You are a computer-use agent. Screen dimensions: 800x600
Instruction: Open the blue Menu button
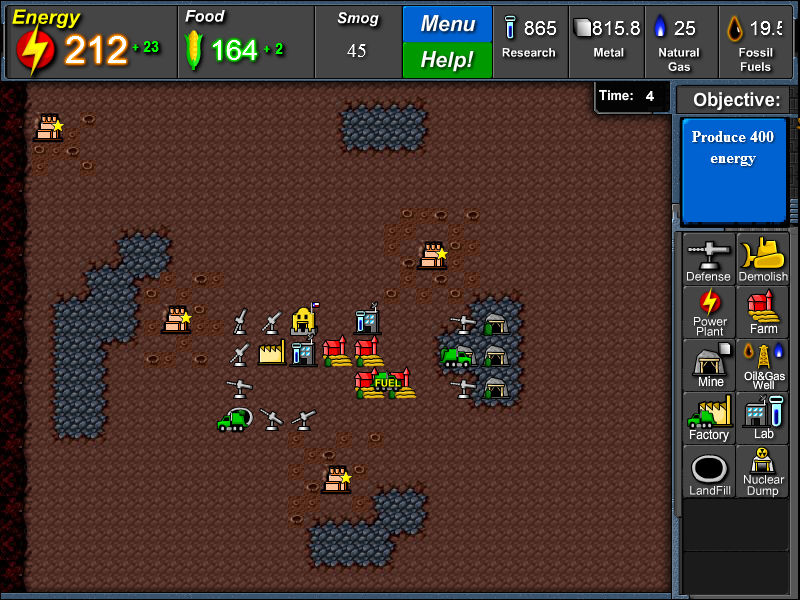point(447,24)
